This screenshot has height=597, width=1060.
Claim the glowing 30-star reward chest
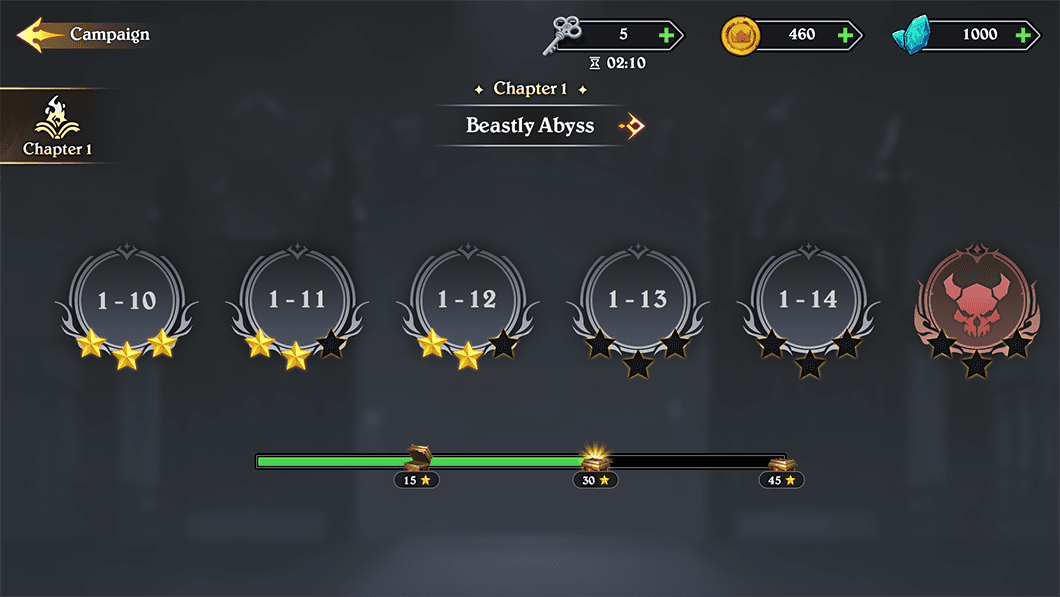[596, 460]
